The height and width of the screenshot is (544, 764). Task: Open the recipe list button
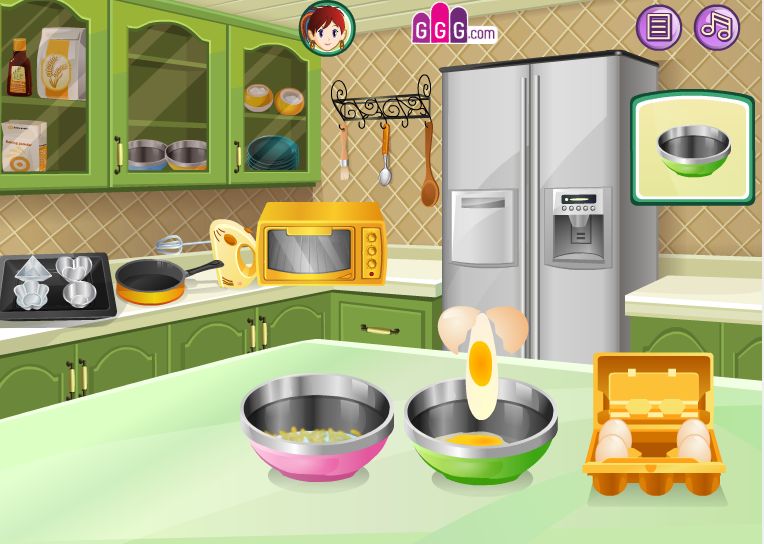click(658, 27)
